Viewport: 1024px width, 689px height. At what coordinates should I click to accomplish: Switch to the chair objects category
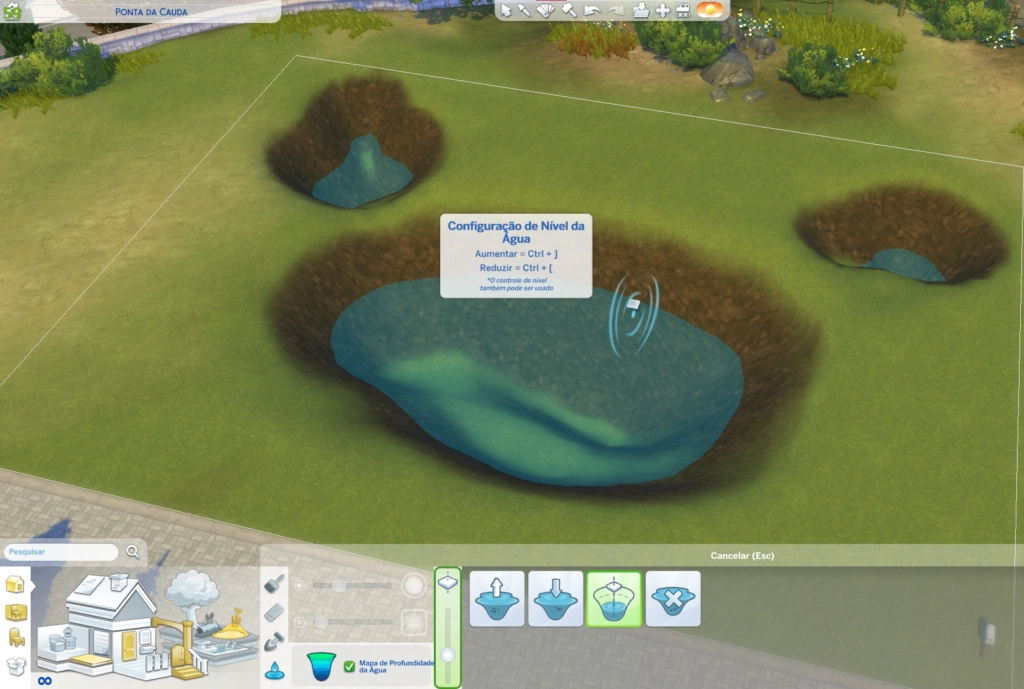pos(16,638)
